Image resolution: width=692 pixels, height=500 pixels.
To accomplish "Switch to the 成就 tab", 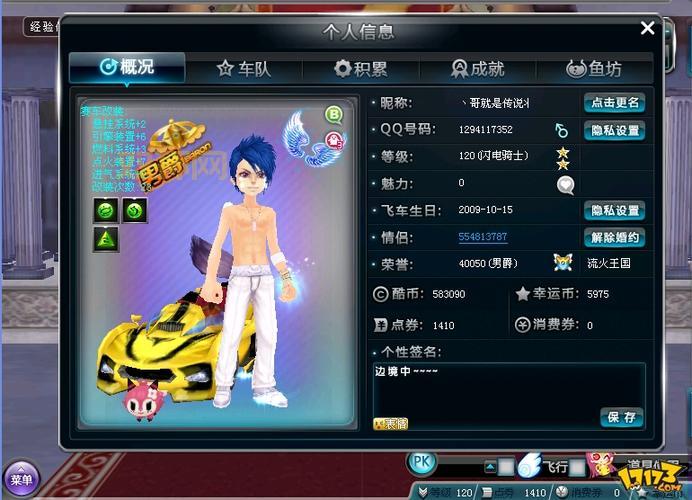I will click(478, 69).
